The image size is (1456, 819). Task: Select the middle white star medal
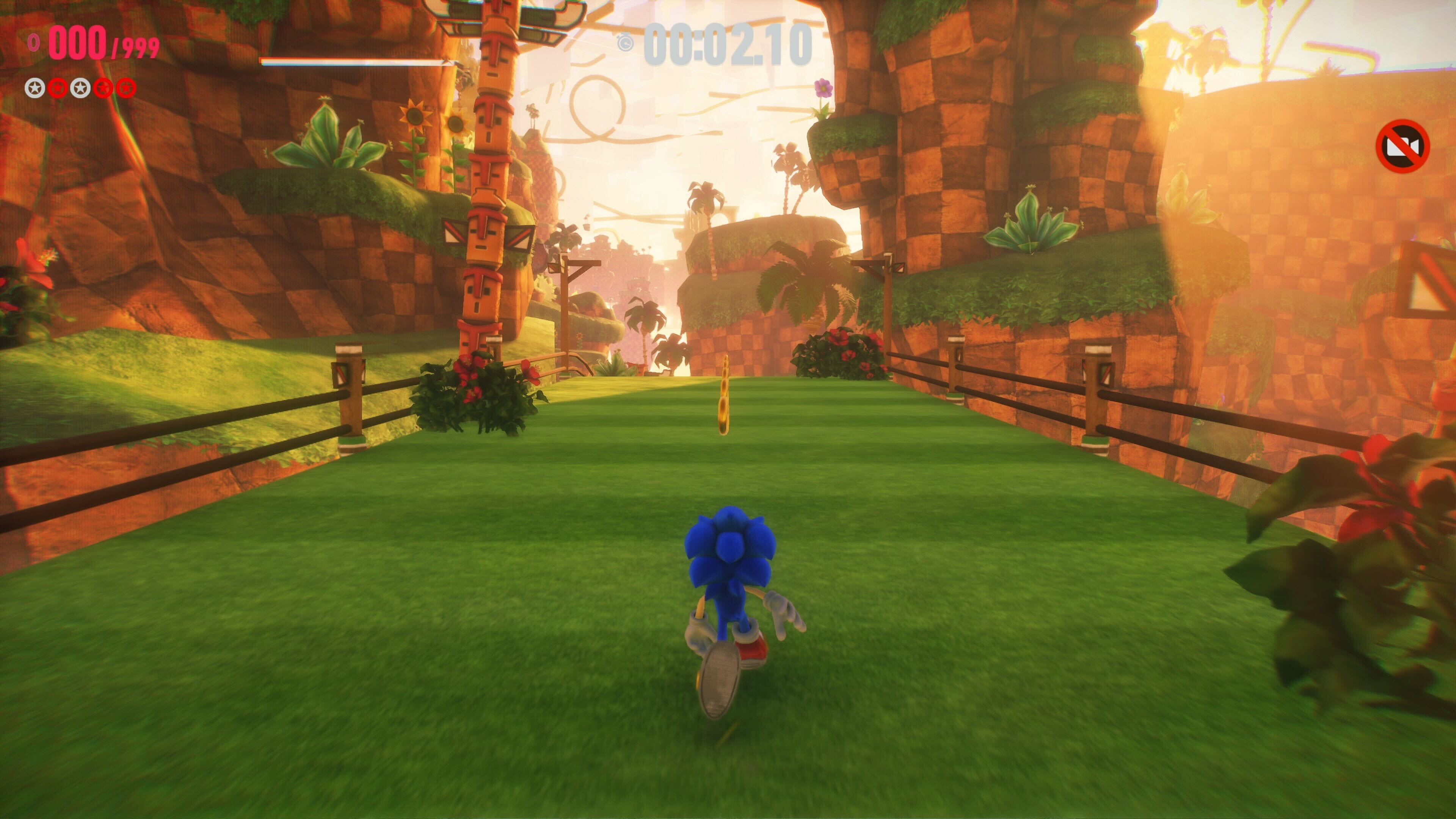[80, 89]
